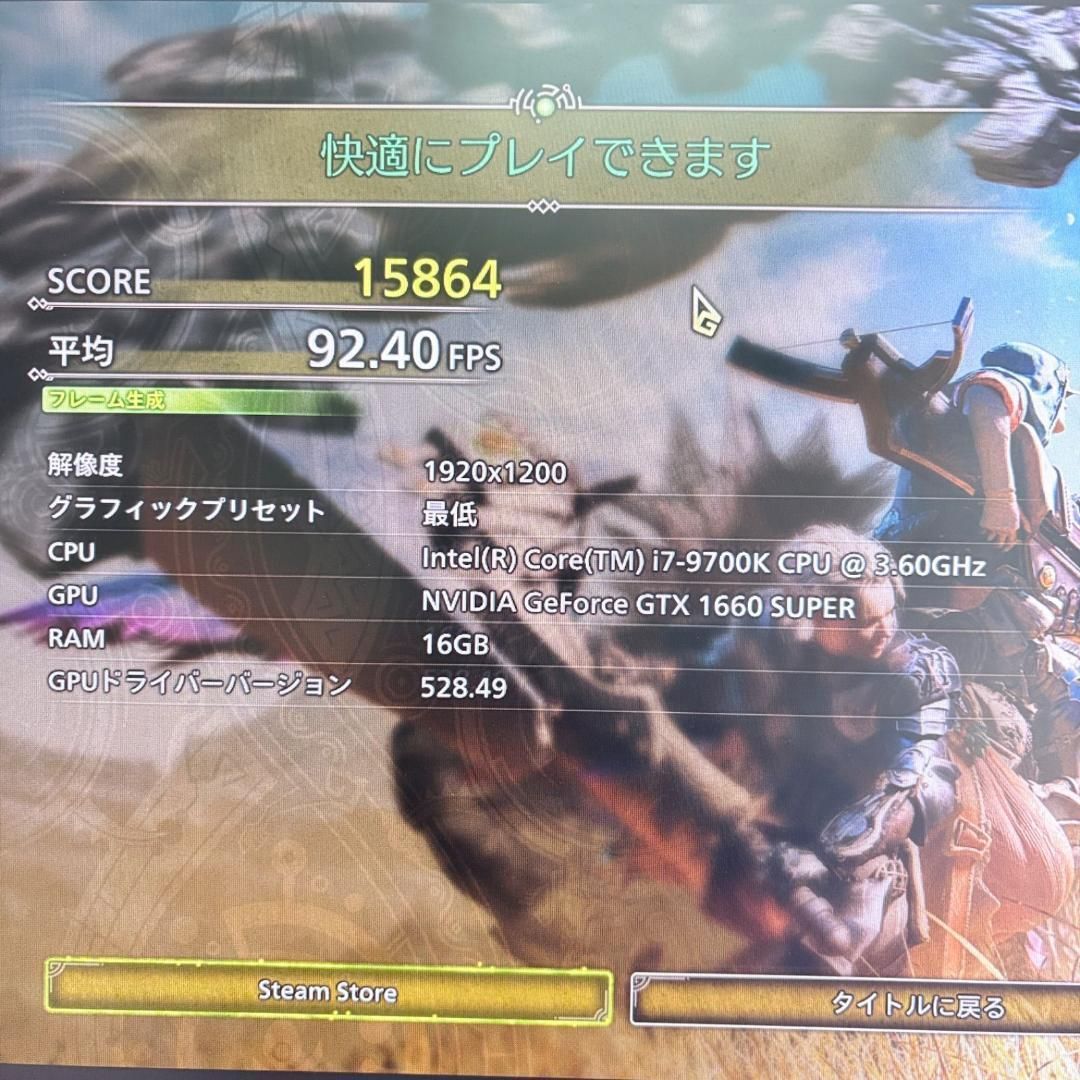Open the Steam Store button
Screen dimensions: 1080x1080
pos(328,992)
